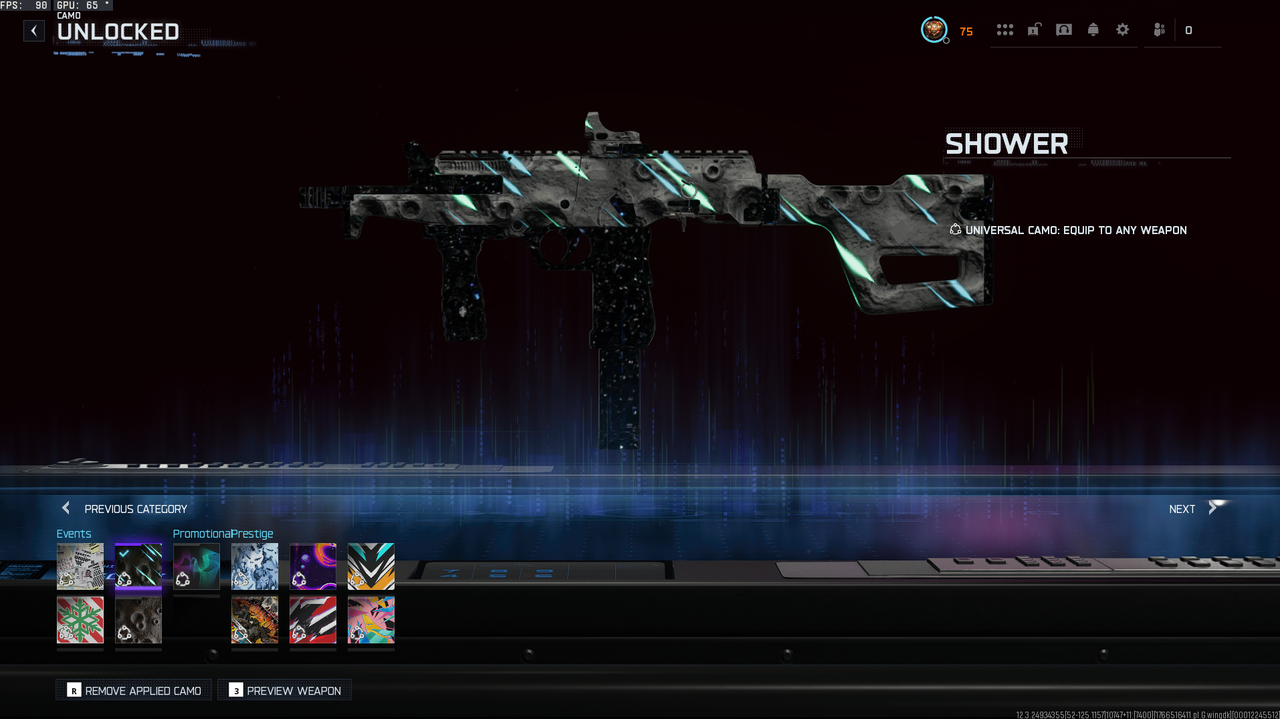
Task: Select the icy blue Prestige camo
Action: tap(255, 566)
